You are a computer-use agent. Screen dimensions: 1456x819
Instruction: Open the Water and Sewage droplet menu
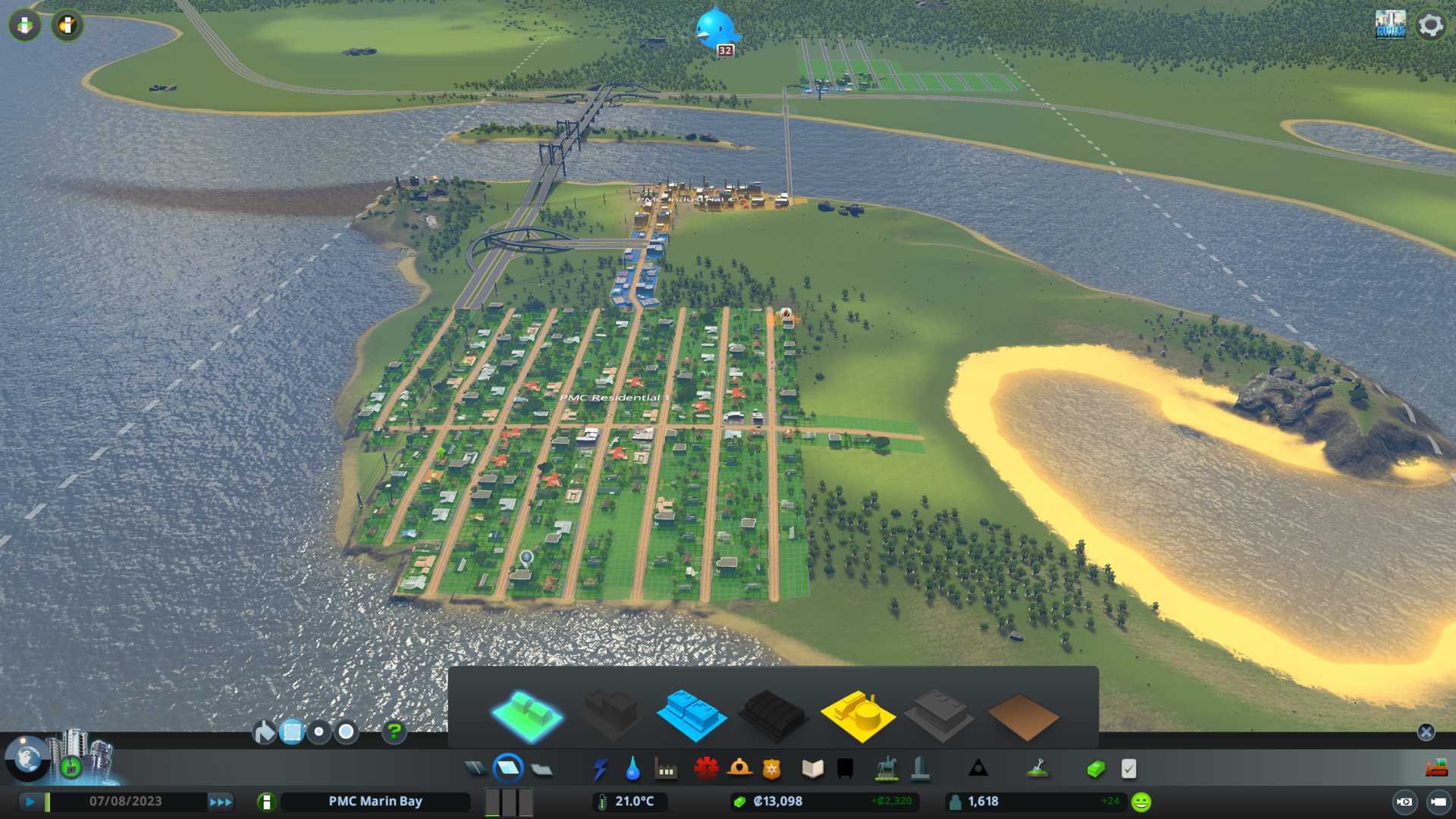click(x=632, y=769)
